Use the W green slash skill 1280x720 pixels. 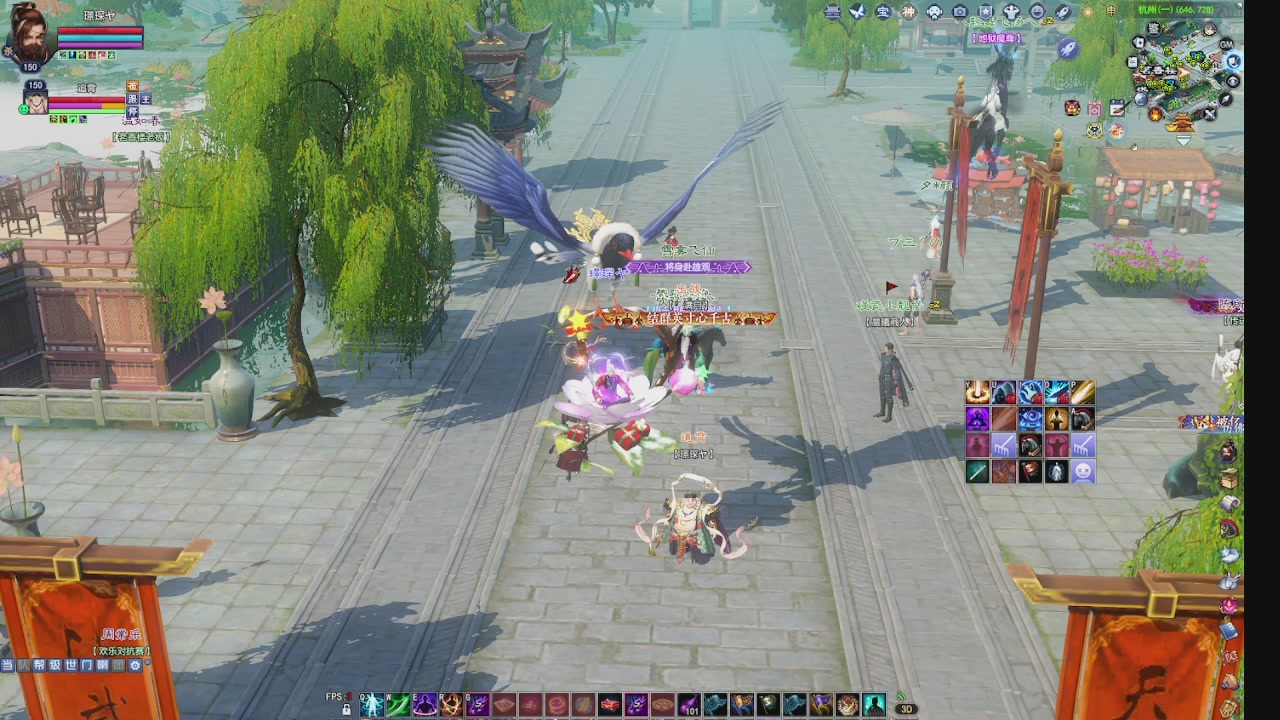point(398,705)
